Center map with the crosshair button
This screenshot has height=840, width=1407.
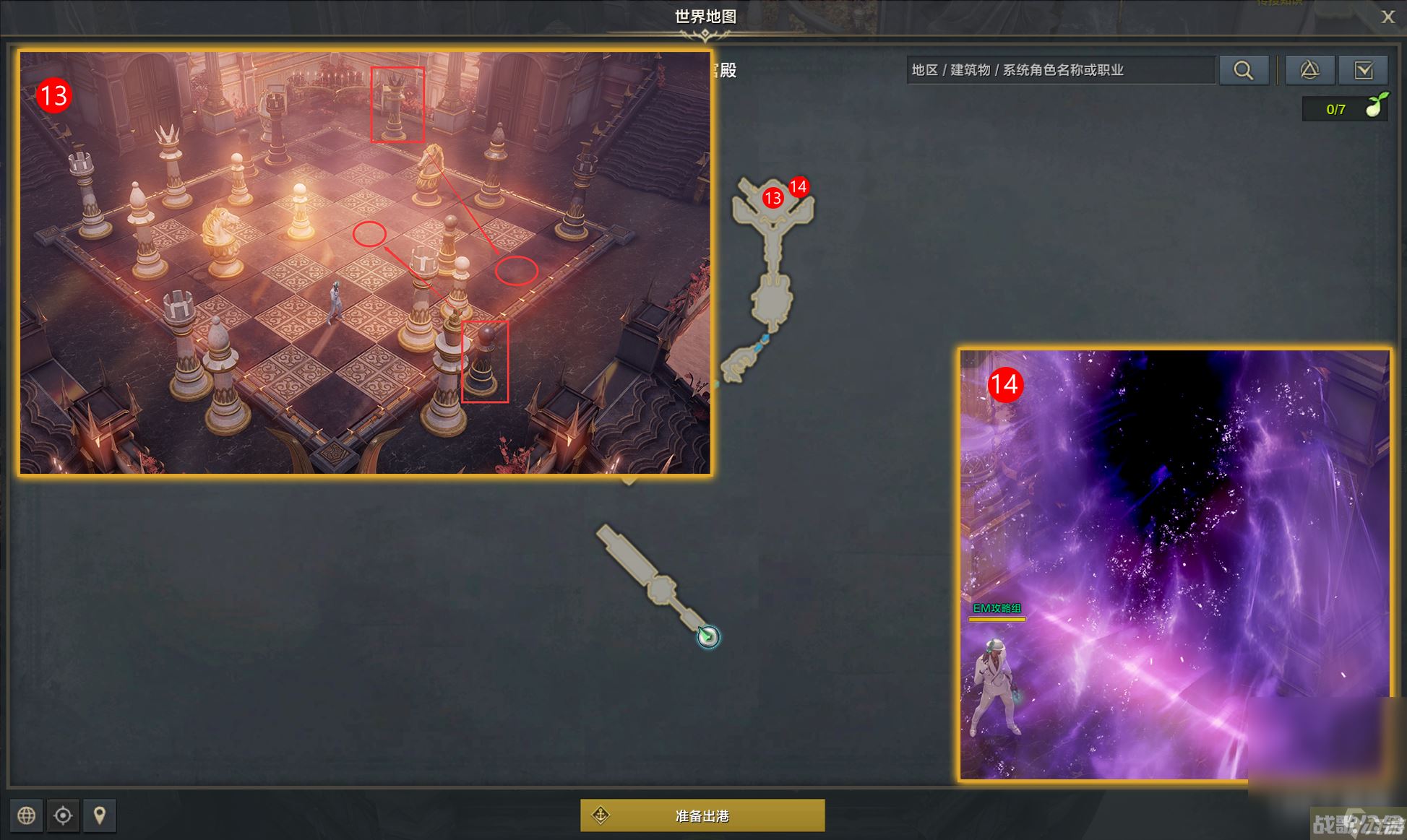[x=64, y=815]
